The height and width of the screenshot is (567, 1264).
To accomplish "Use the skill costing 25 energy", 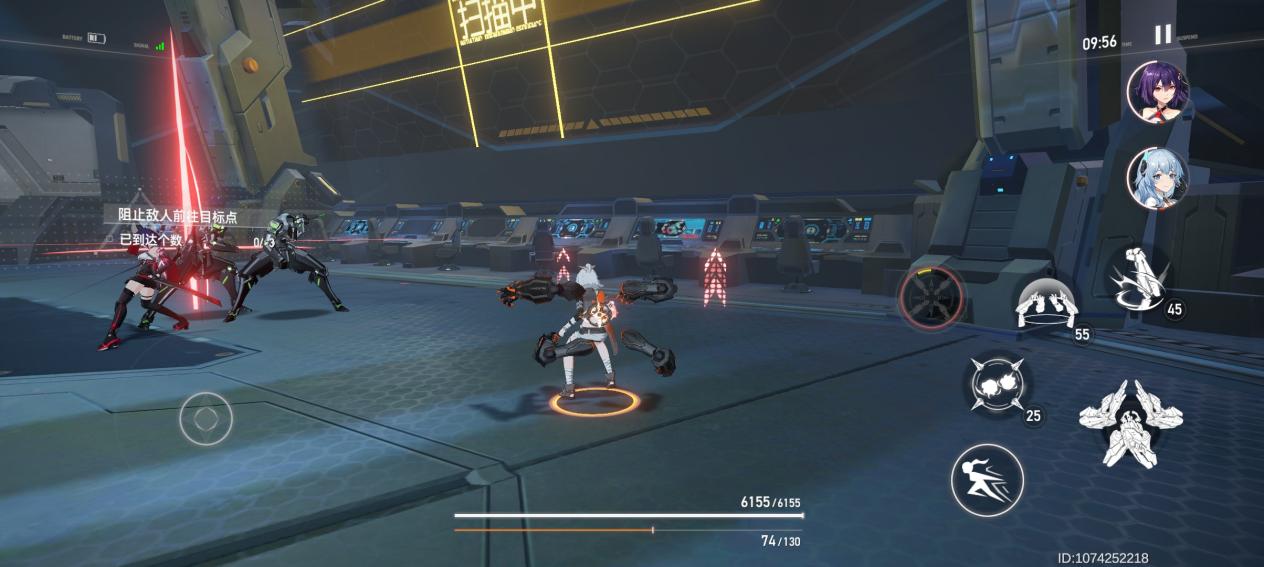I will coord(998,385).
